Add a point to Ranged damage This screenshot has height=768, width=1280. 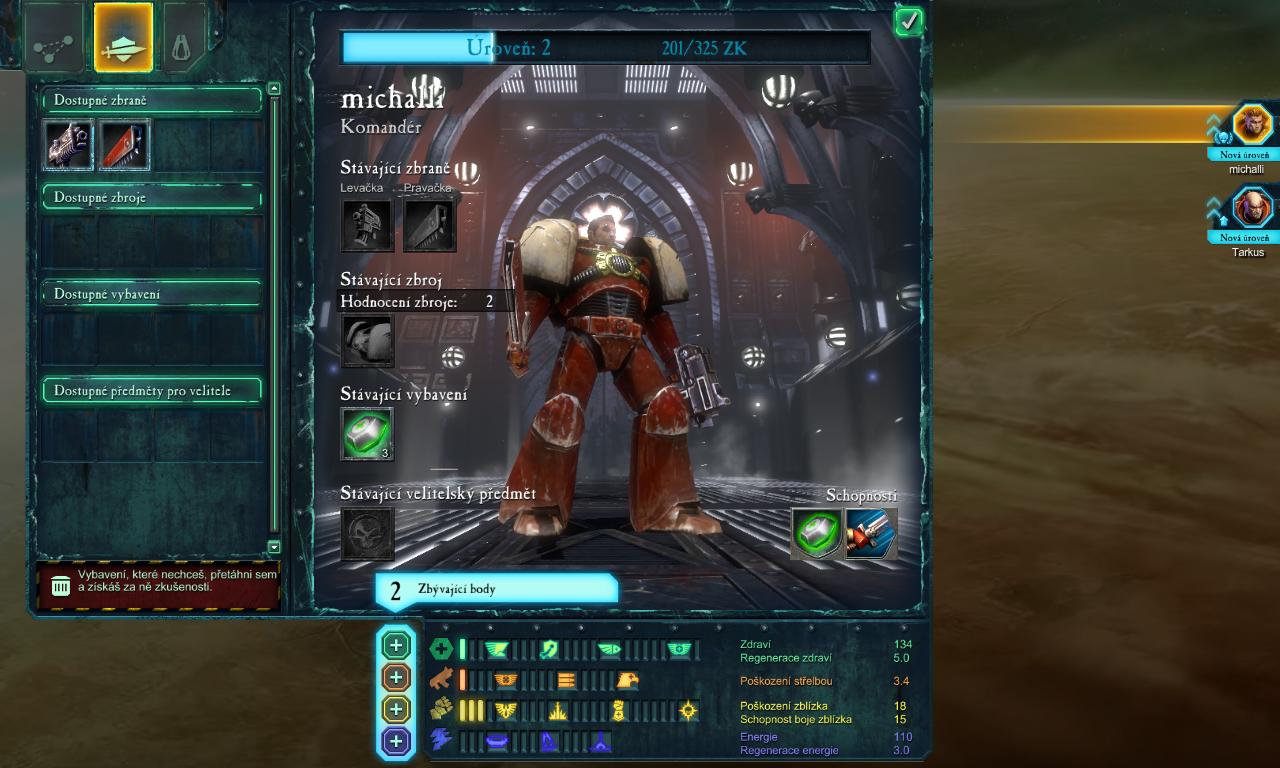396,677
